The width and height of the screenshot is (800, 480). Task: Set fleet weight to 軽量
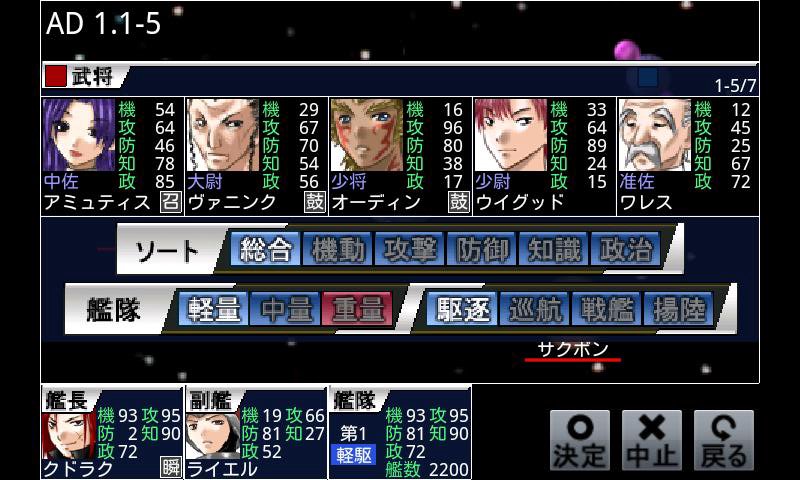[x=214, y=309]
